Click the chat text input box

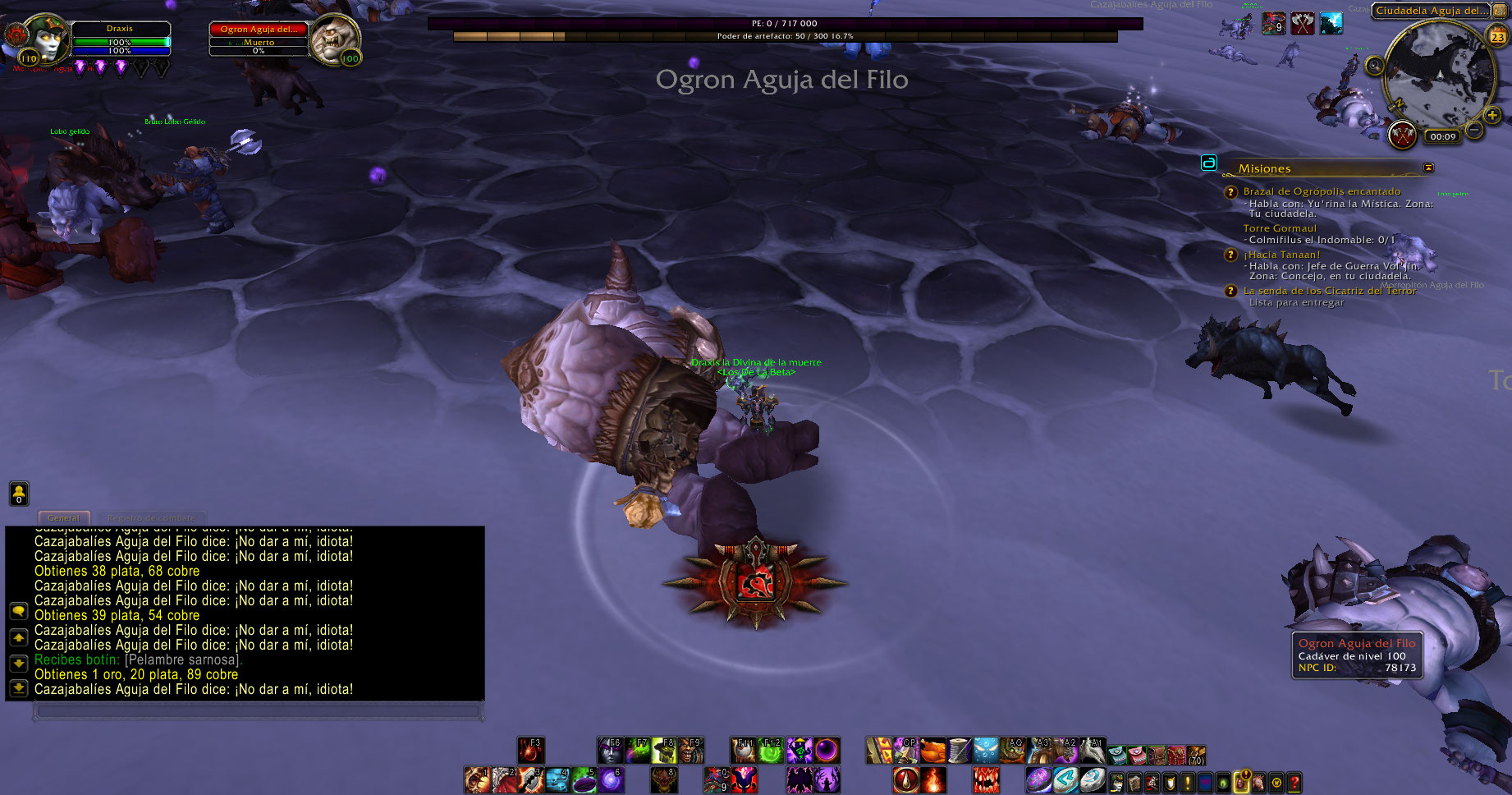258,710
